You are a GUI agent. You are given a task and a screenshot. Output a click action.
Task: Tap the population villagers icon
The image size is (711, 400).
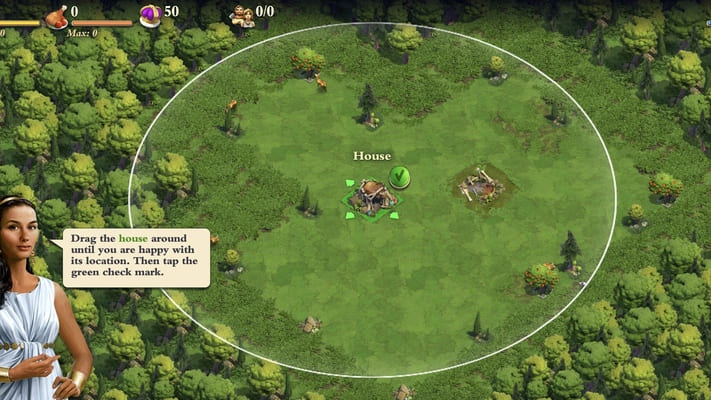(241, 14)
